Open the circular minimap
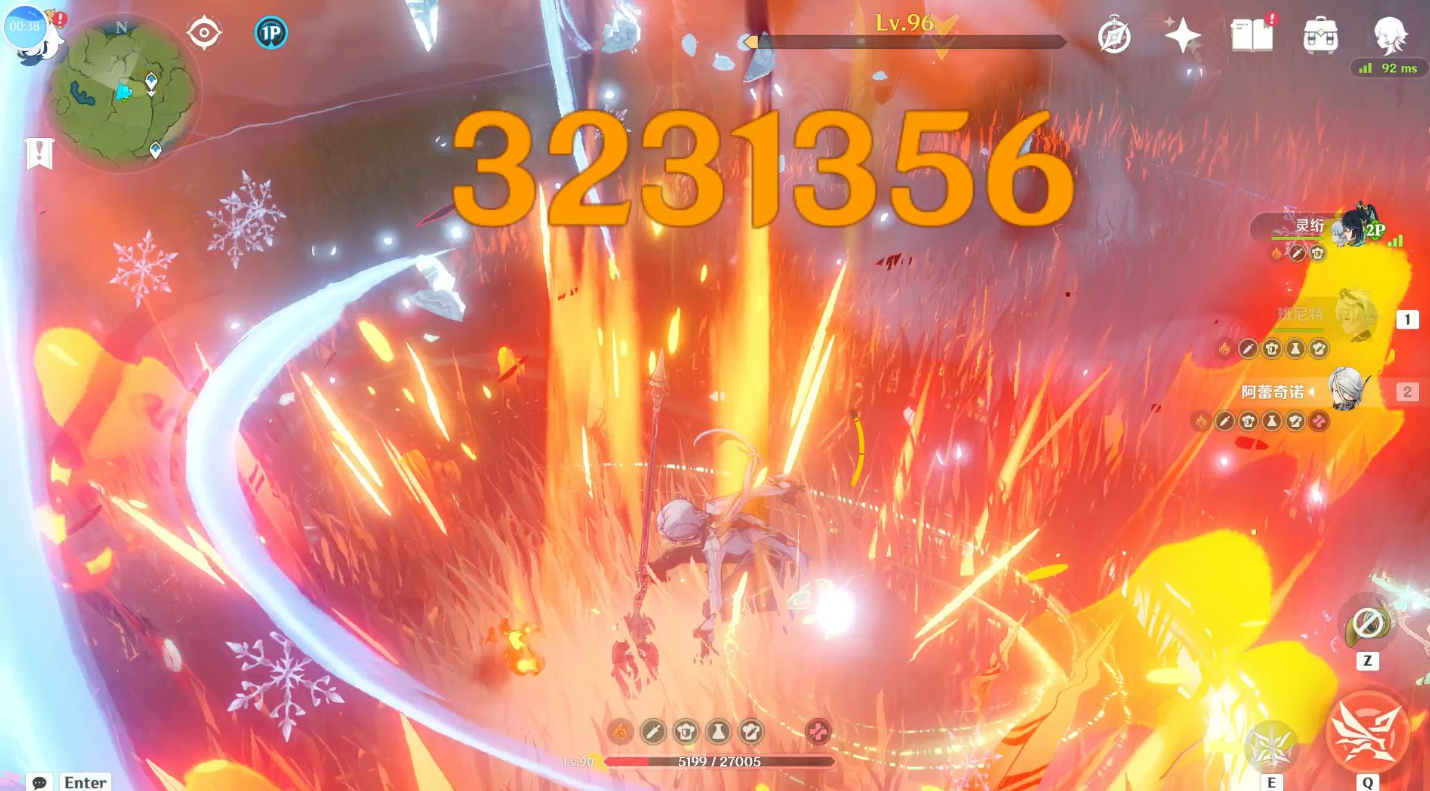 pyautogui.click(x=122, y=92)
